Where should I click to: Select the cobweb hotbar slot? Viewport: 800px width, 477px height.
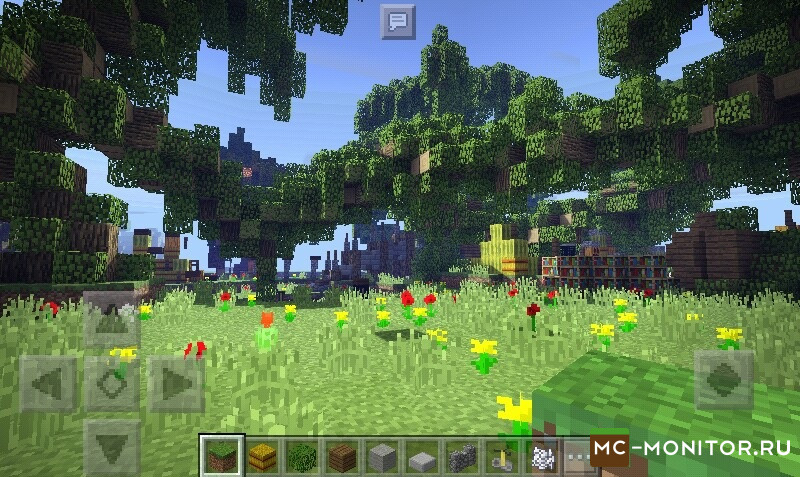(x=540, y=457)
